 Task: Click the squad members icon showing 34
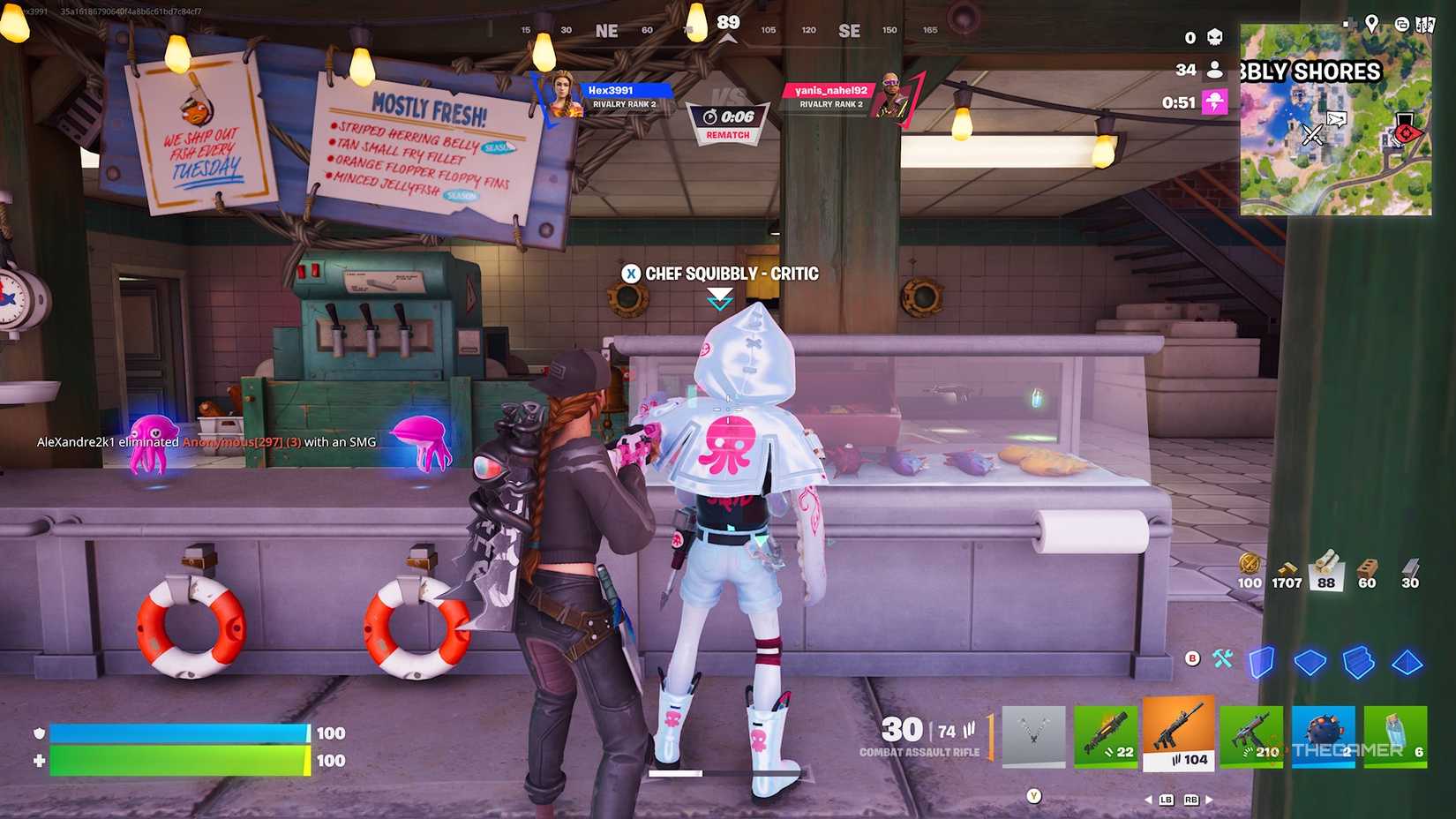click(x=1215, y=70)
